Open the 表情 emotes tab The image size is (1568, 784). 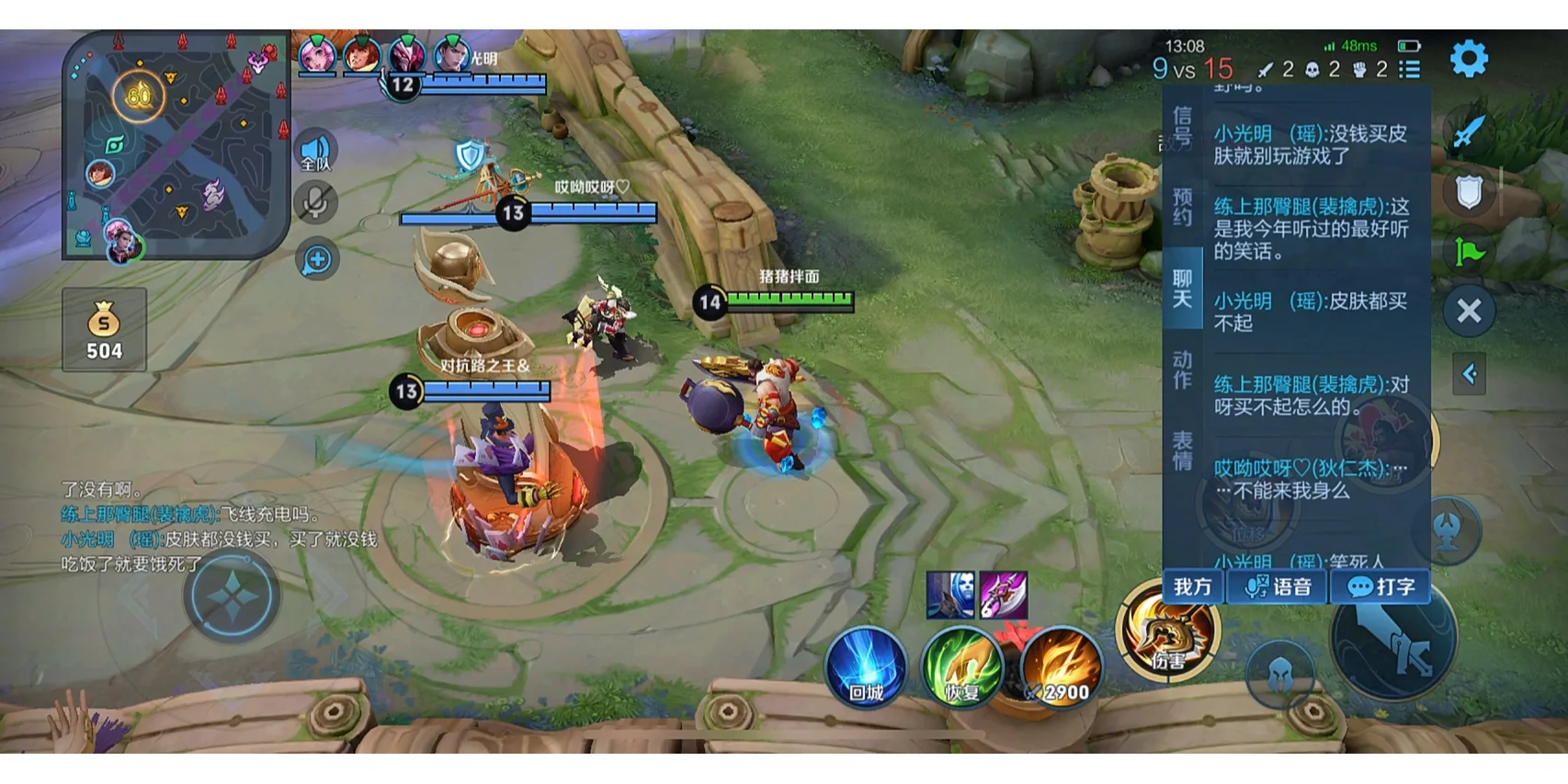click(1182, 450)
